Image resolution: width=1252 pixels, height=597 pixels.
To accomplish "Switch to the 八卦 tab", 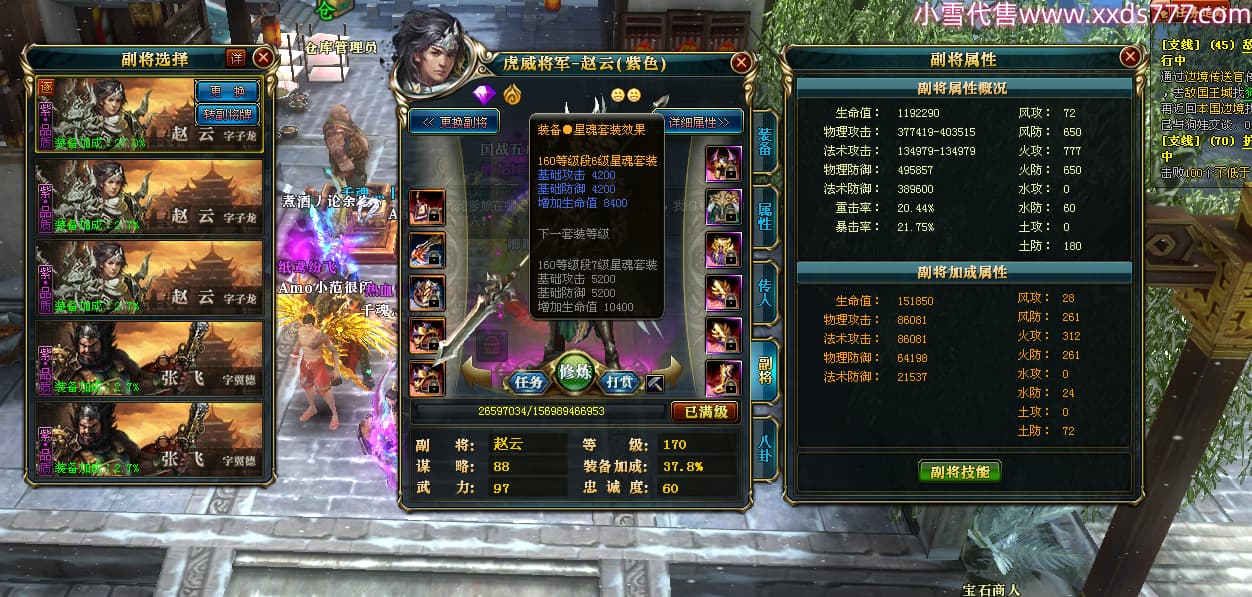I will point(764,447).
